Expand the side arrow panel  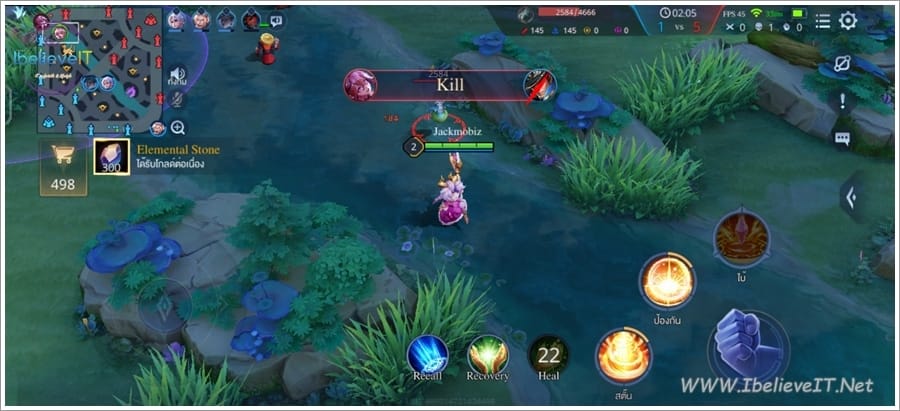coord(851,198)
